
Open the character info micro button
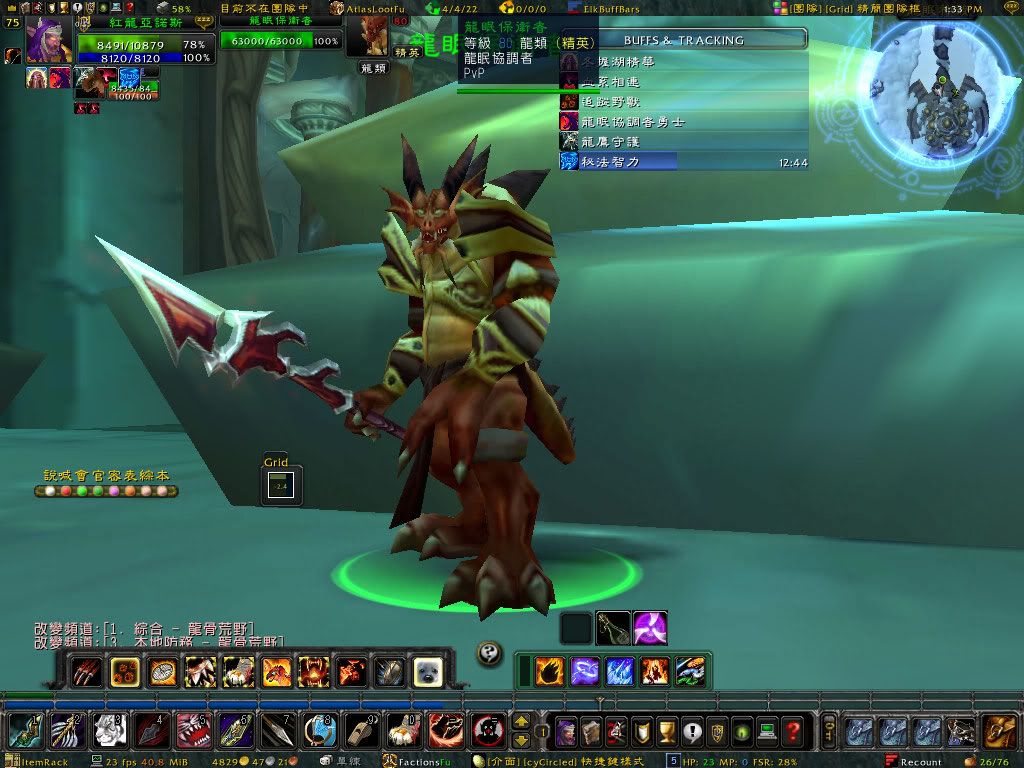click(567, 731)
